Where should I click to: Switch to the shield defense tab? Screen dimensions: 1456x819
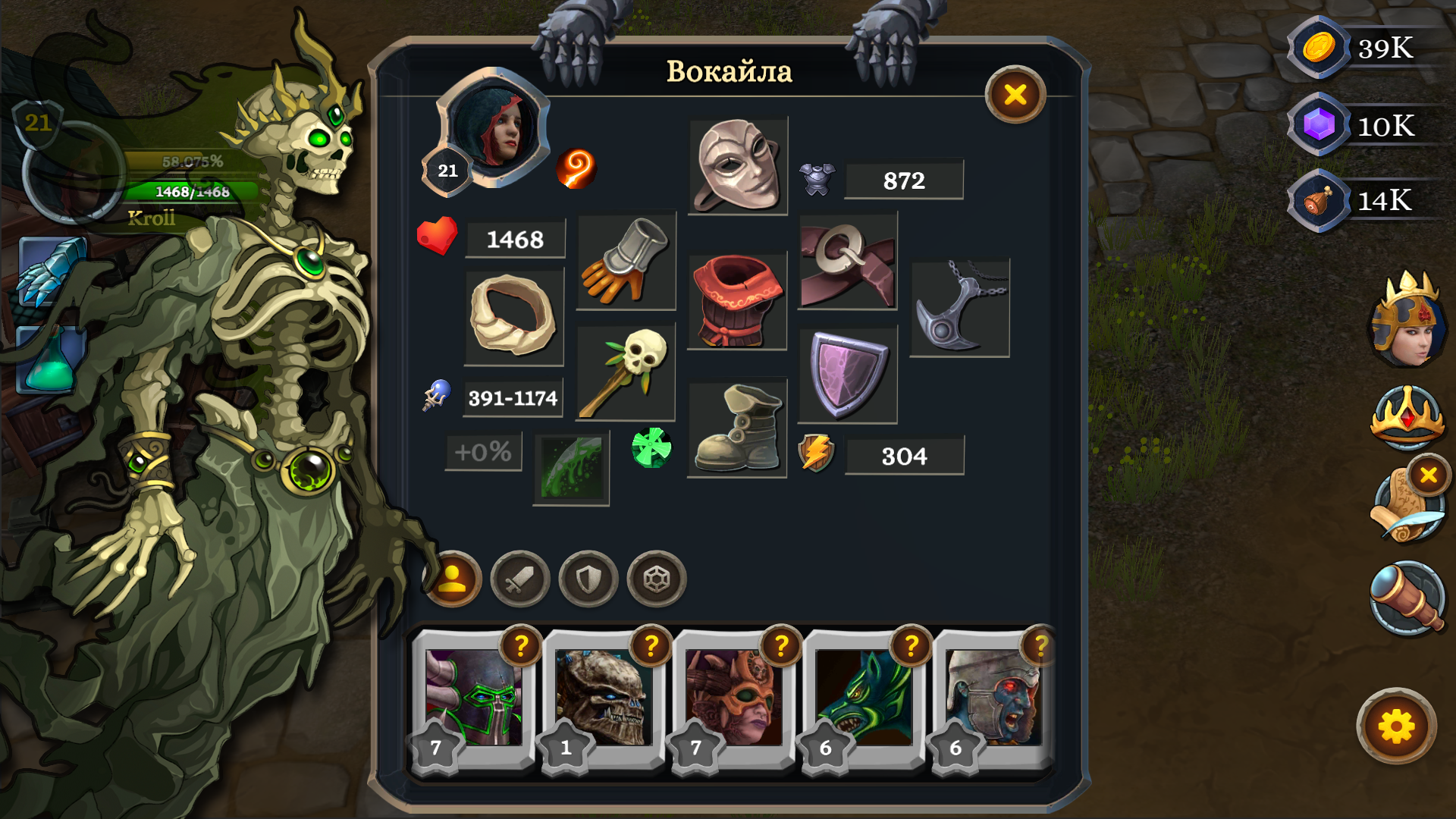pos(588,580)
